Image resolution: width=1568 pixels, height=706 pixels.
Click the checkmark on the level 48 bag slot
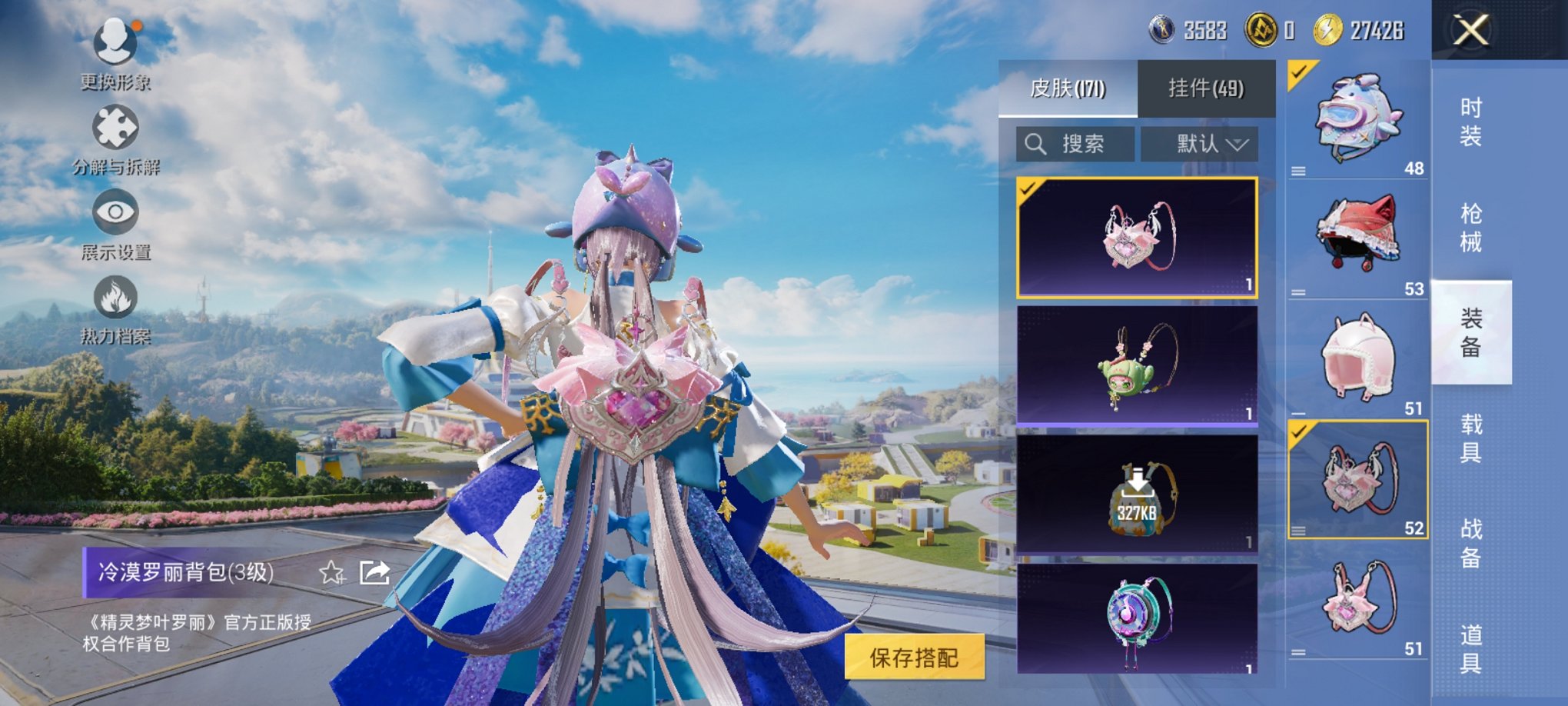[x=1297, y=73]
